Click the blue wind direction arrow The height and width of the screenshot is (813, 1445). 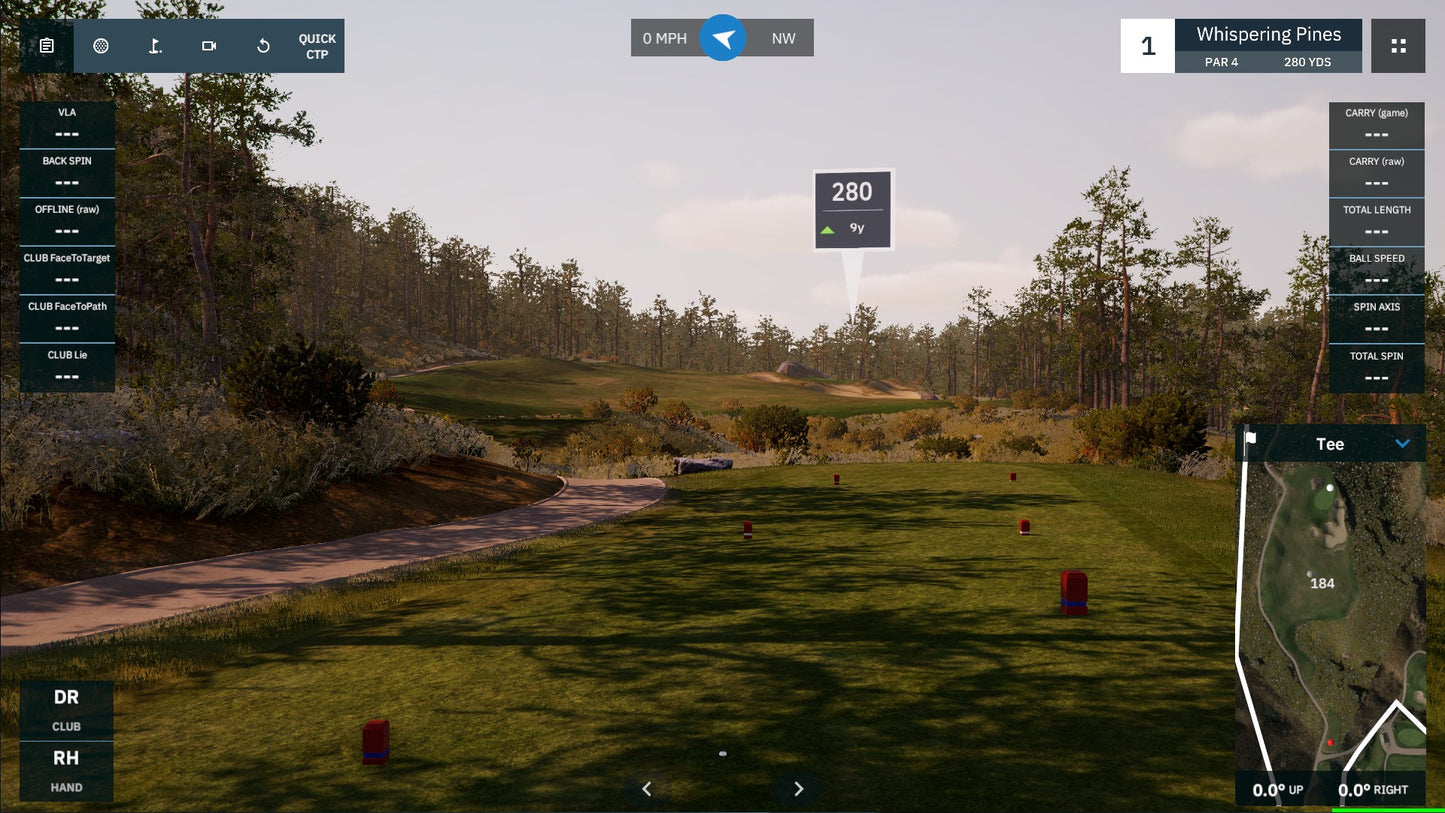pos(723,38)
